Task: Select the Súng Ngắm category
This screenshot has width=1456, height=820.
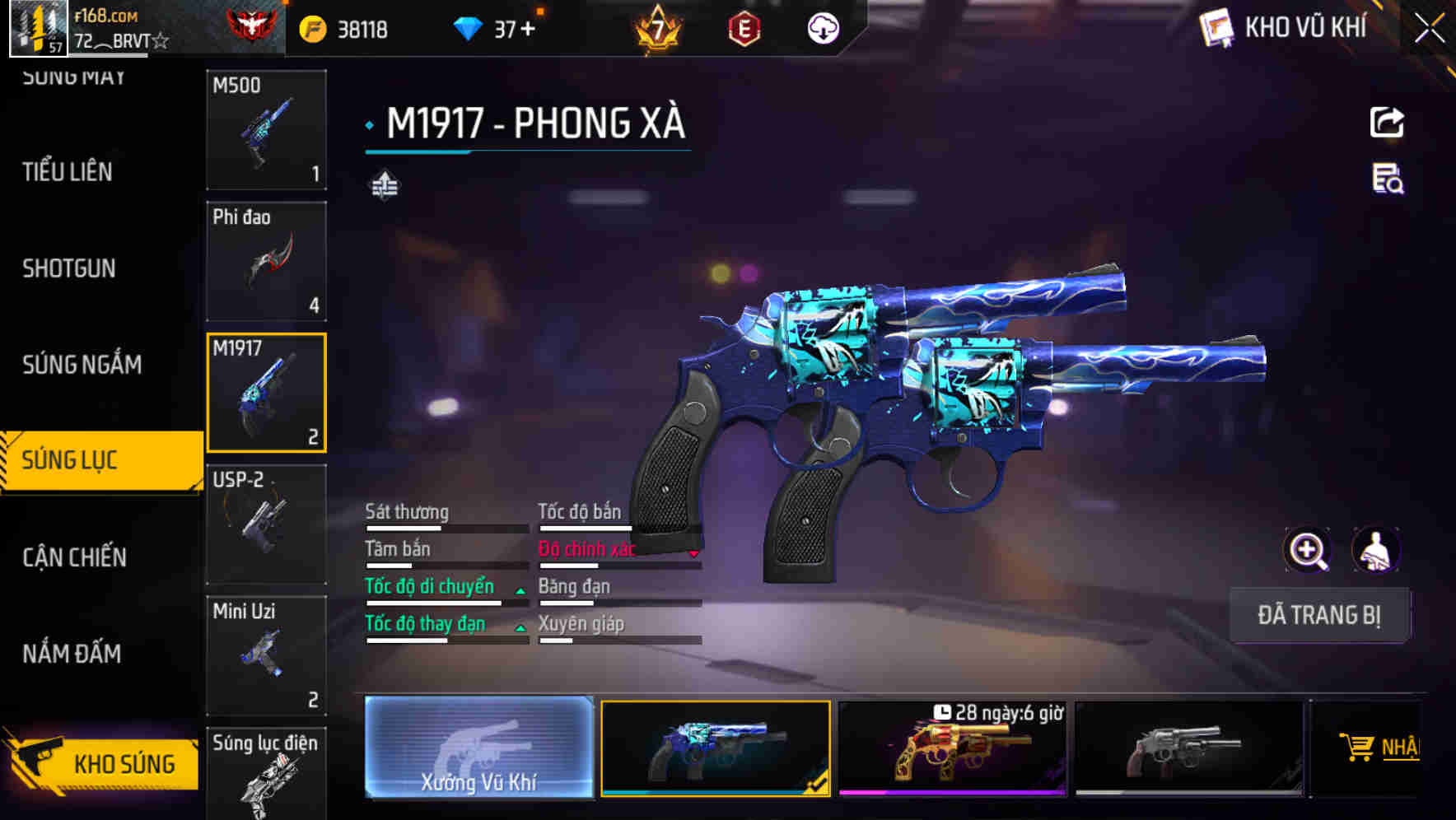Action: (x=82, y=365)
